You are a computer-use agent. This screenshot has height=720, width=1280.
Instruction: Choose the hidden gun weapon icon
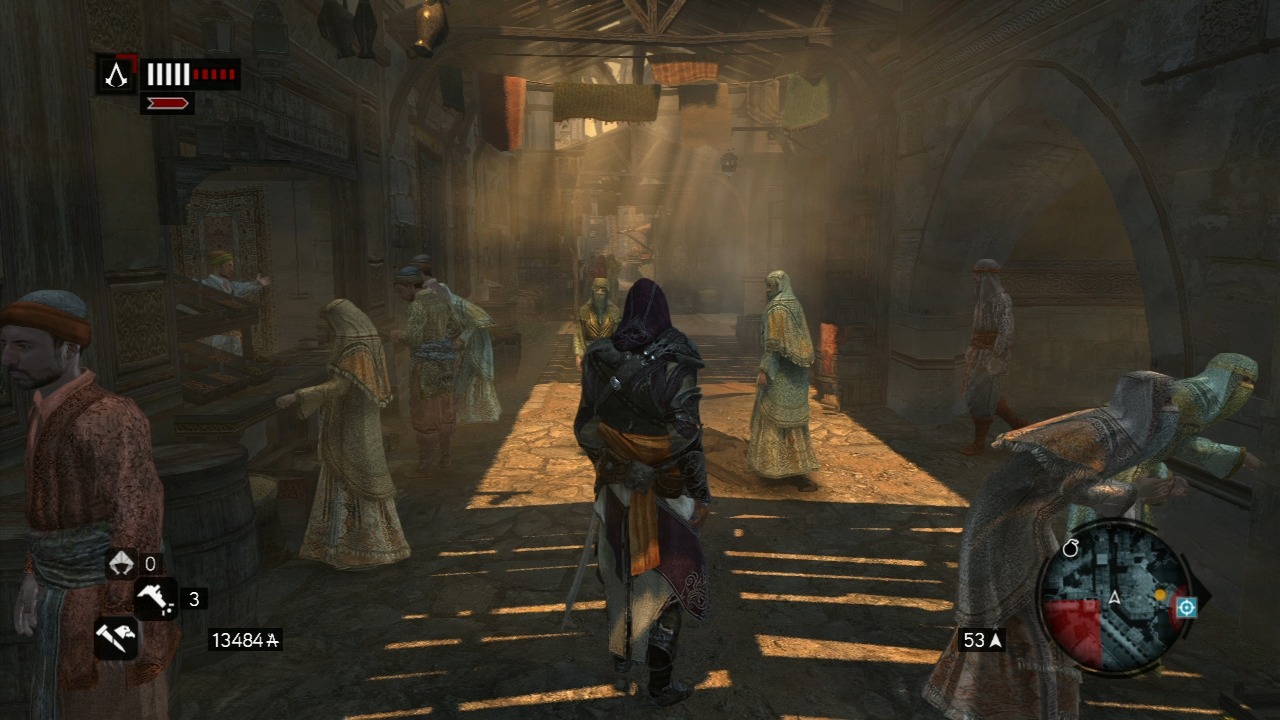coord(155,599)
